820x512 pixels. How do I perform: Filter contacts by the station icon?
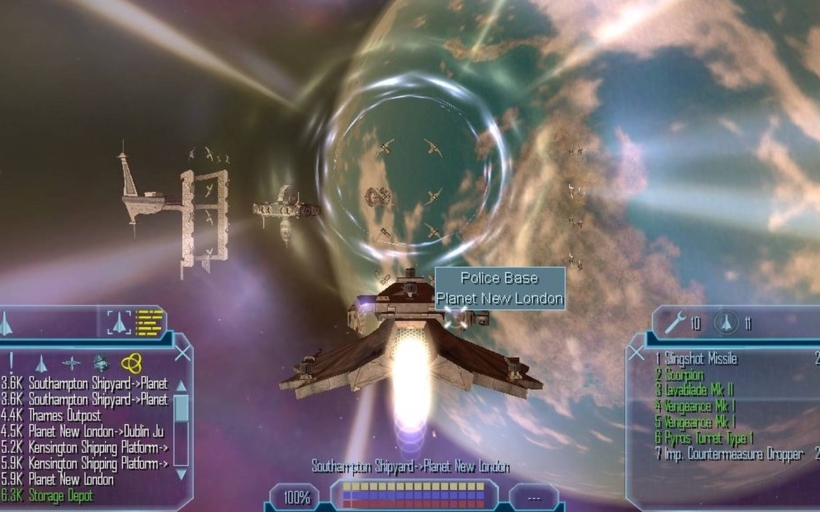point(71,363)
